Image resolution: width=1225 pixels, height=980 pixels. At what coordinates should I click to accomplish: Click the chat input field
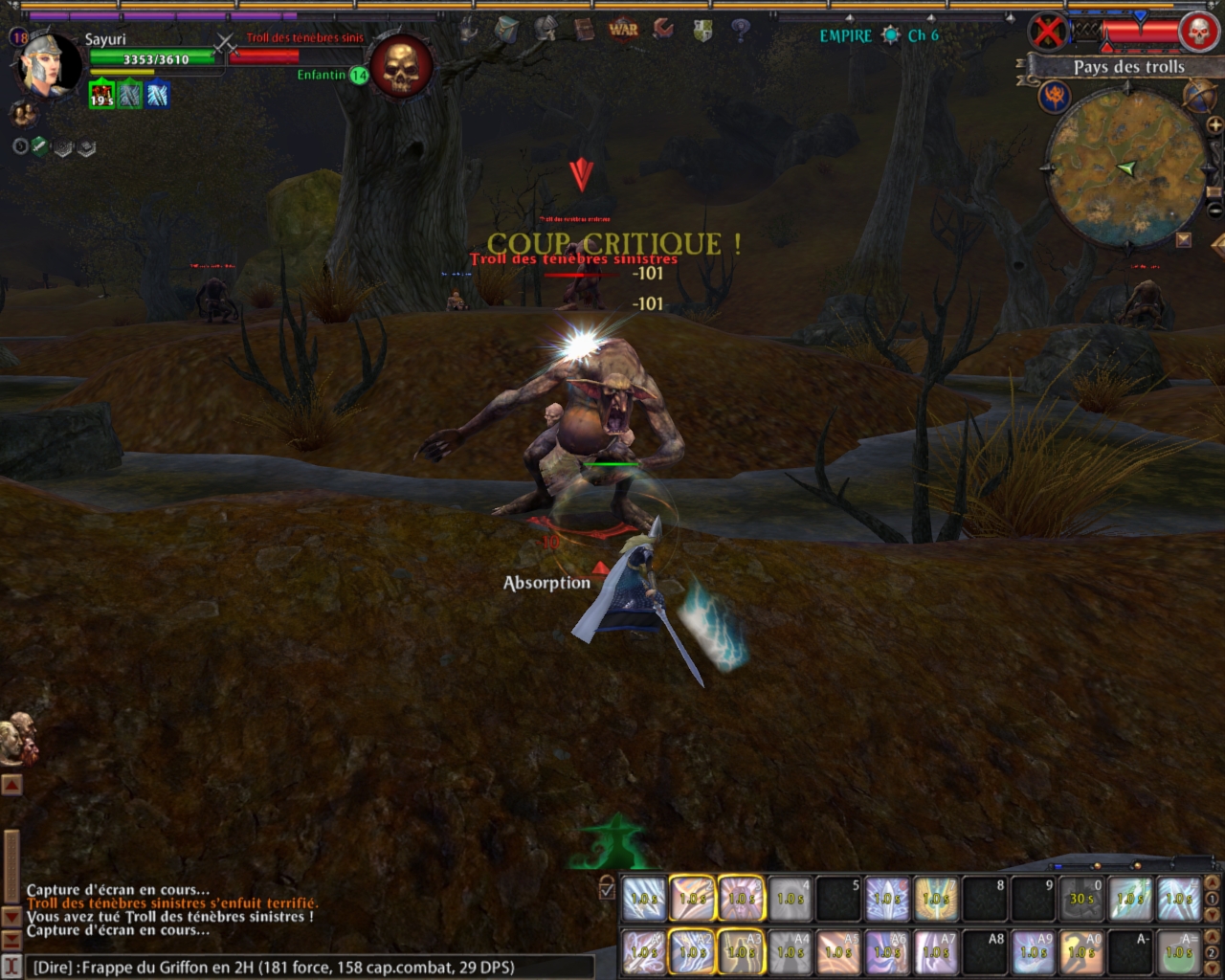coord(306,967)
